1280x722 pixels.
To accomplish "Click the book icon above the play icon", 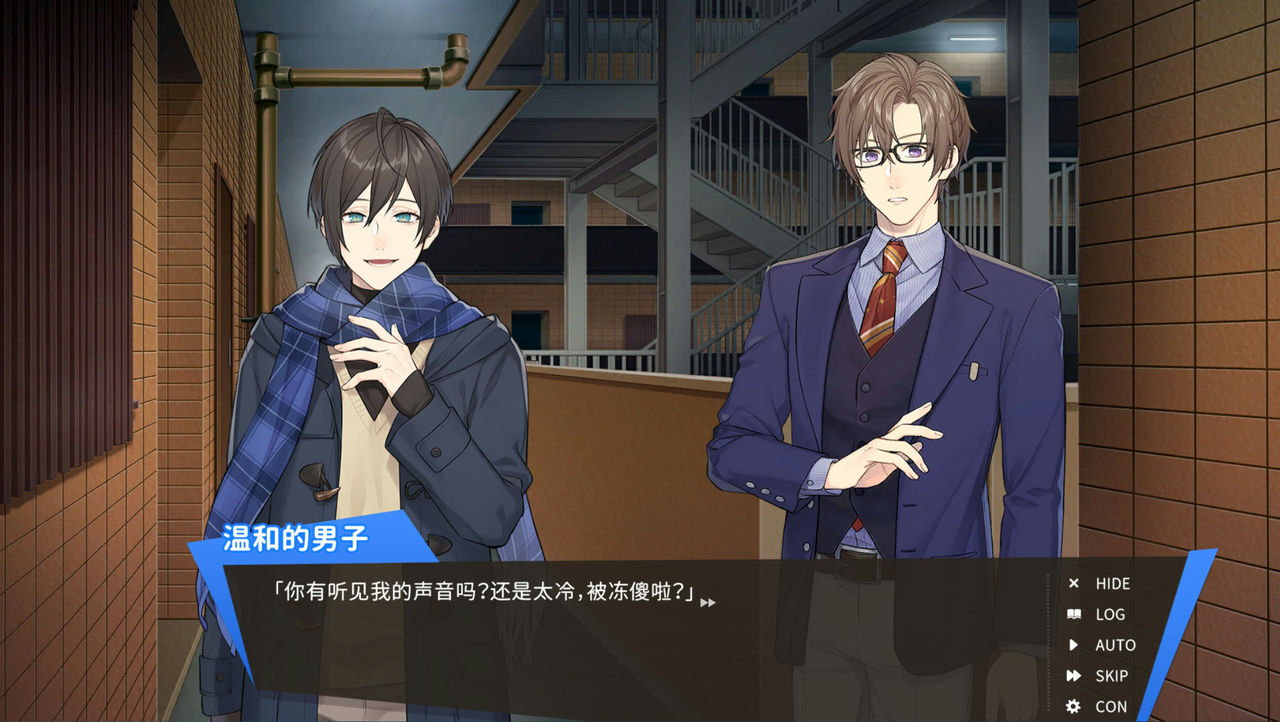I will coord(1073,615).
